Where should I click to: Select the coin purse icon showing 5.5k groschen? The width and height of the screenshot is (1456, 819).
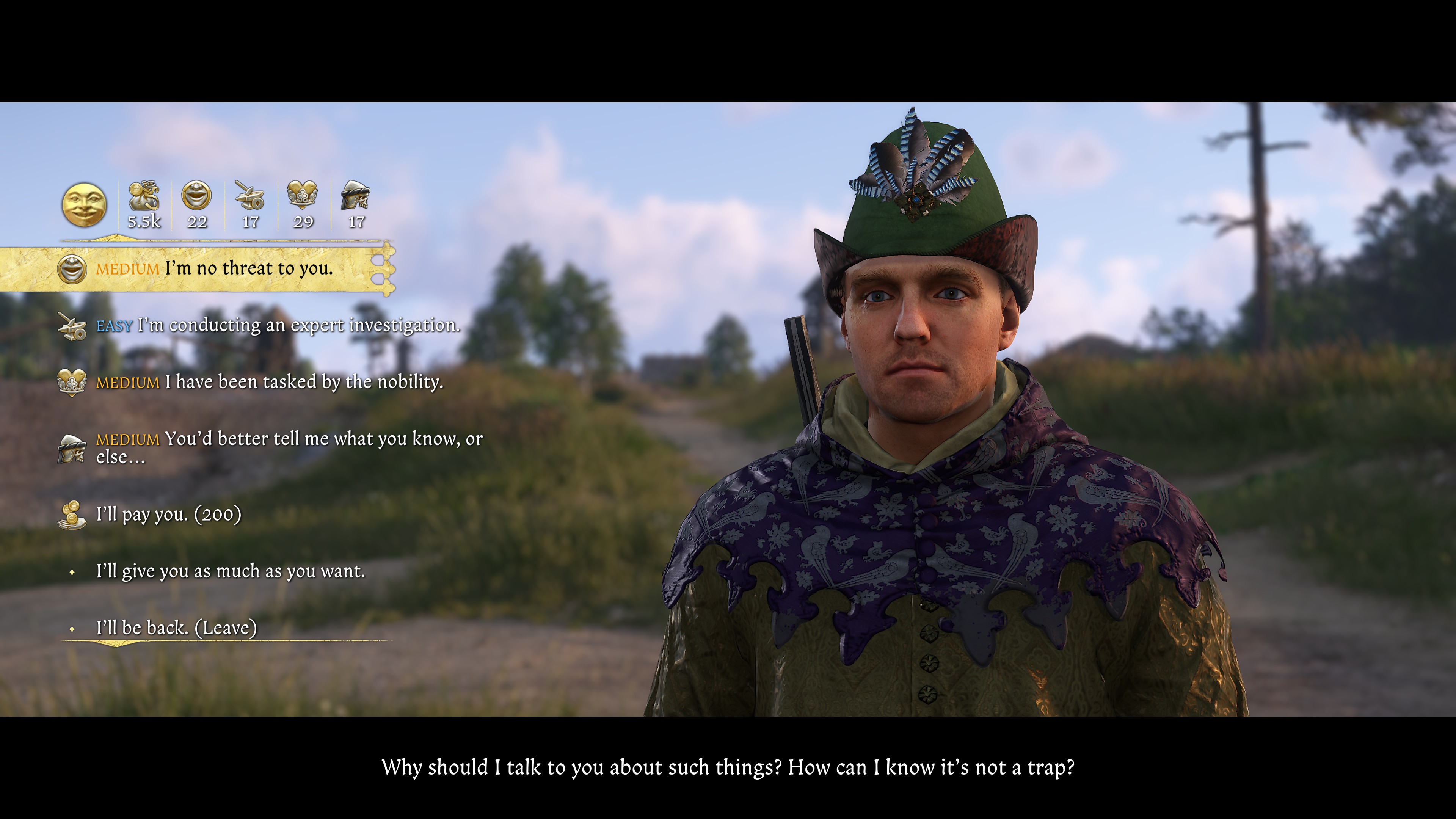pyautogui.click(x=143, y=201)
